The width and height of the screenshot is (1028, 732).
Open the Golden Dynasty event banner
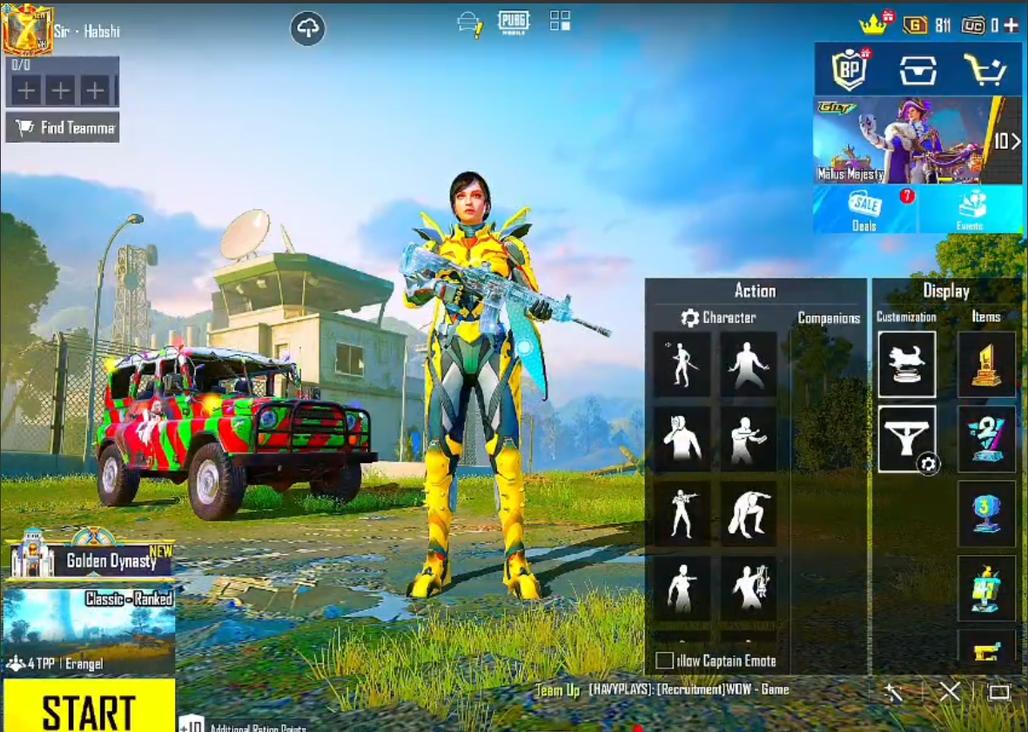88,558
